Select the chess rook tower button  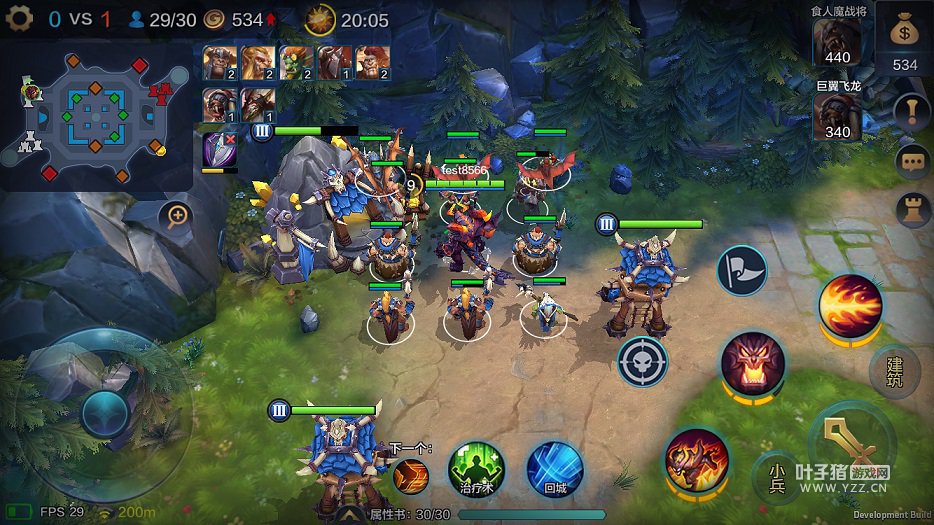pos(911,209)
